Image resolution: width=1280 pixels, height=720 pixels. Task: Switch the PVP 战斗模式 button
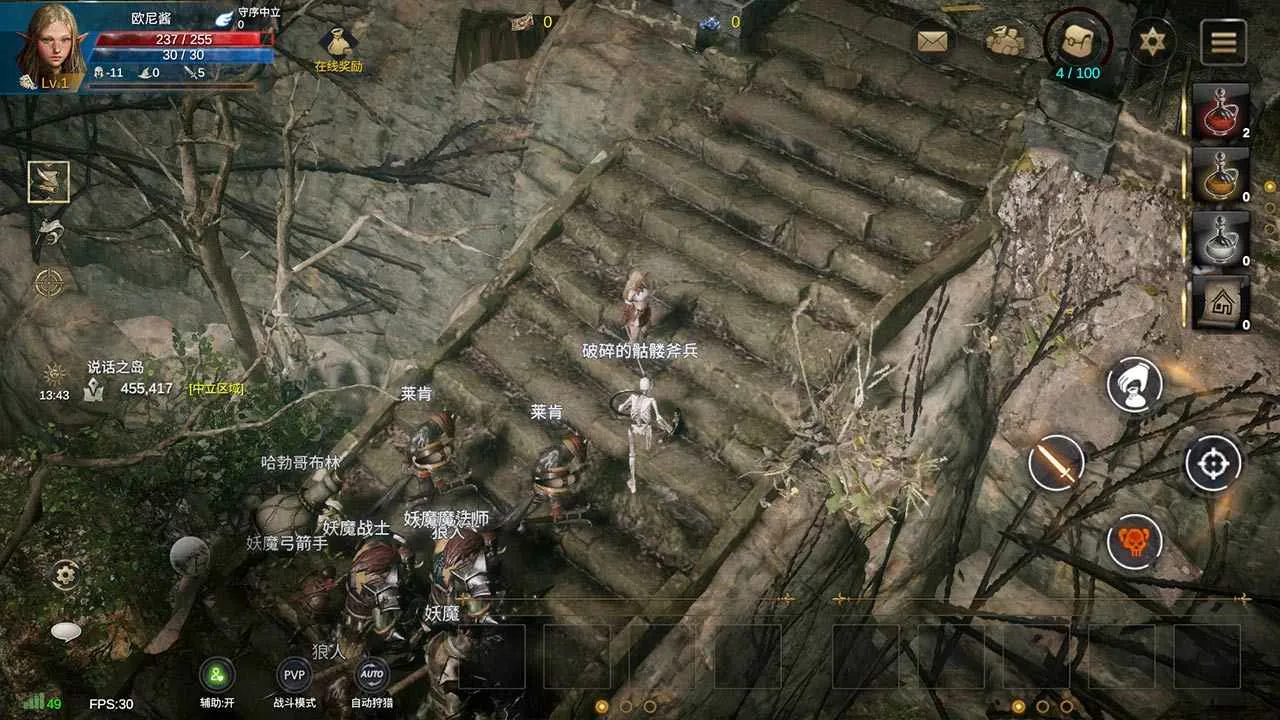[294, 675]
